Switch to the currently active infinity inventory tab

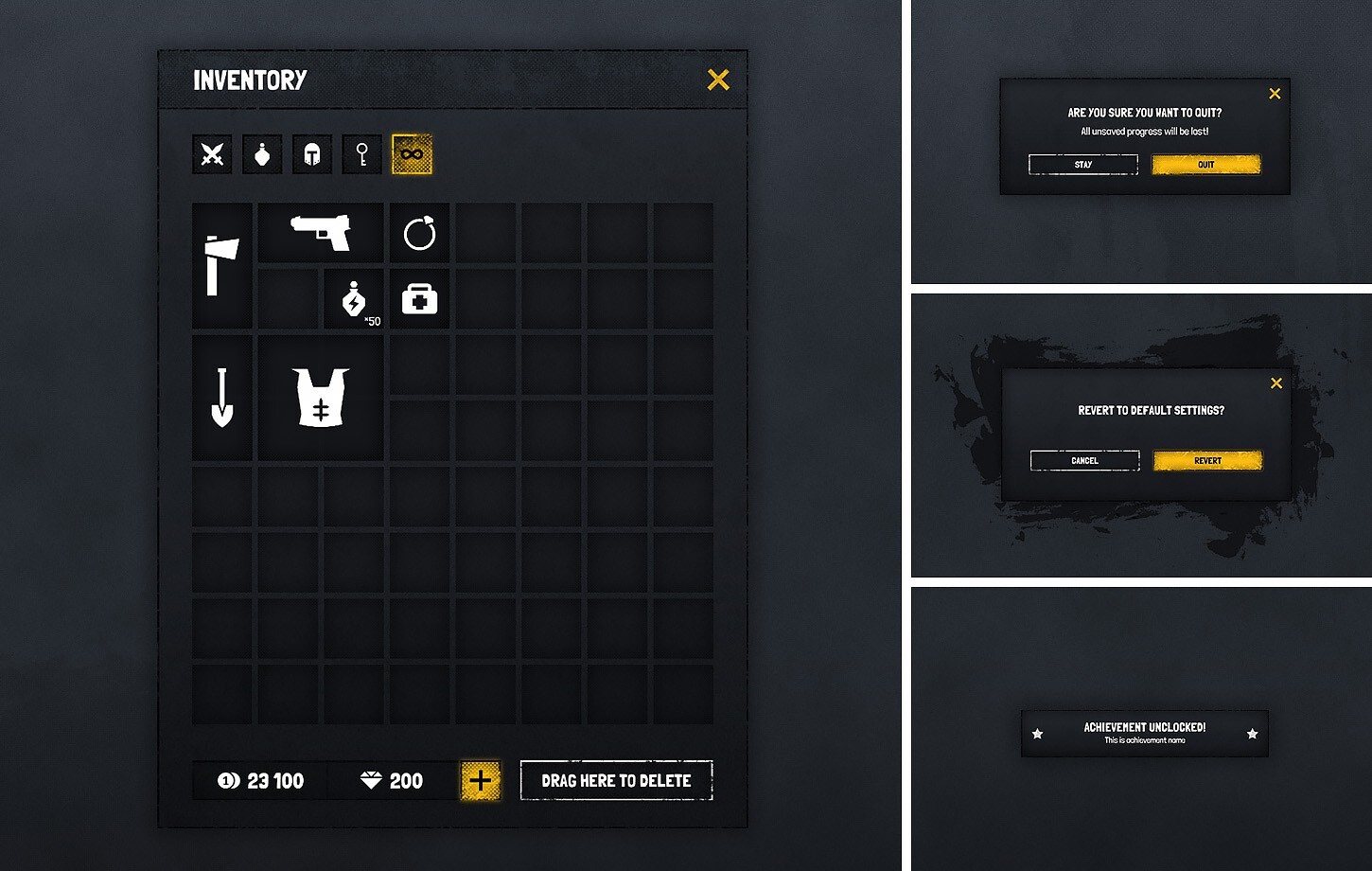click(412, 153)
